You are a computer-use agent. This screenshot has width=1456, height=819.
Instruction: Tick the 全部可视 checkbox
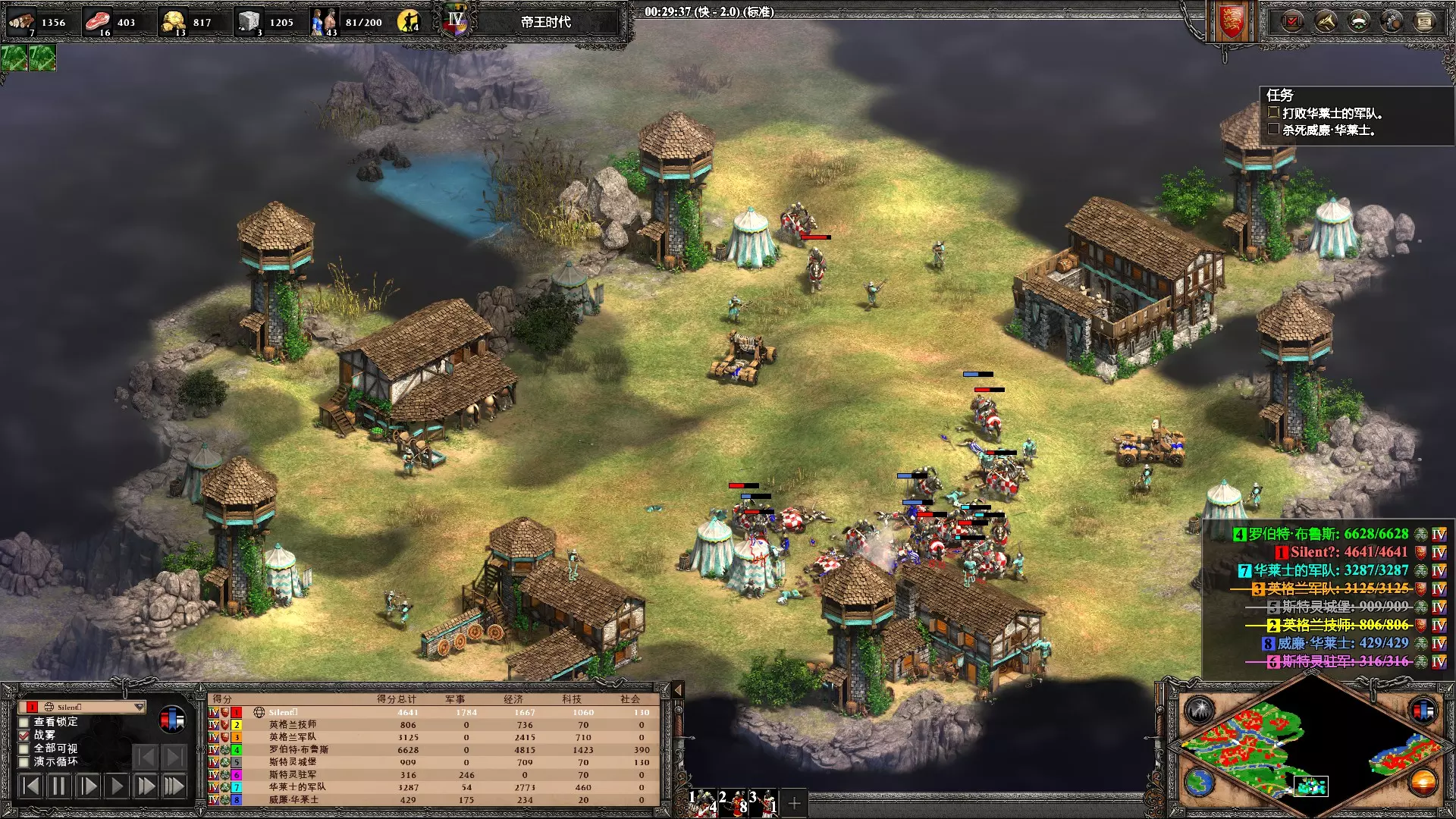pyautogui.click(x=24, y=749)
